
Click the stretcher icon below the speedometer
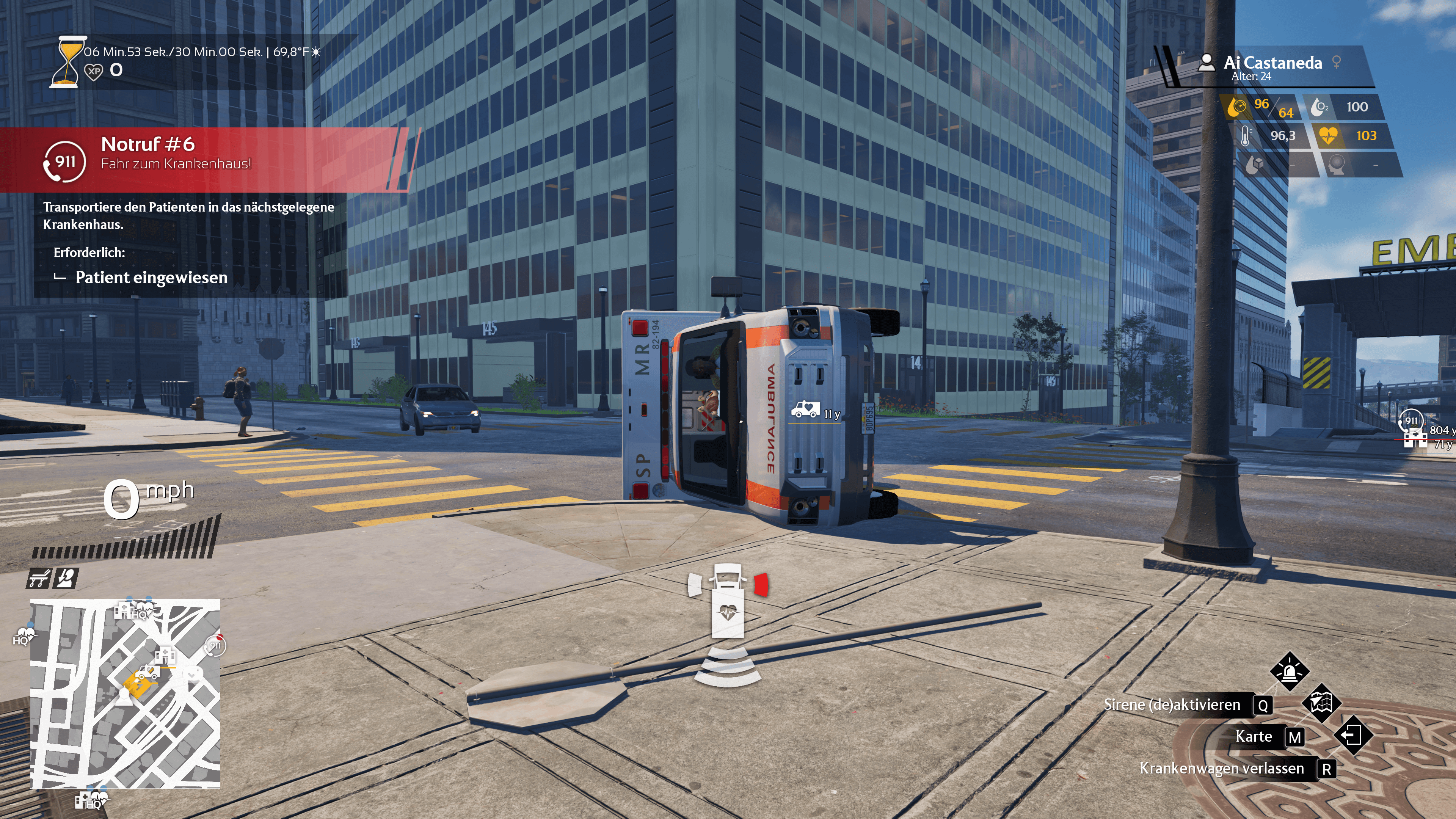click(38, 578)
